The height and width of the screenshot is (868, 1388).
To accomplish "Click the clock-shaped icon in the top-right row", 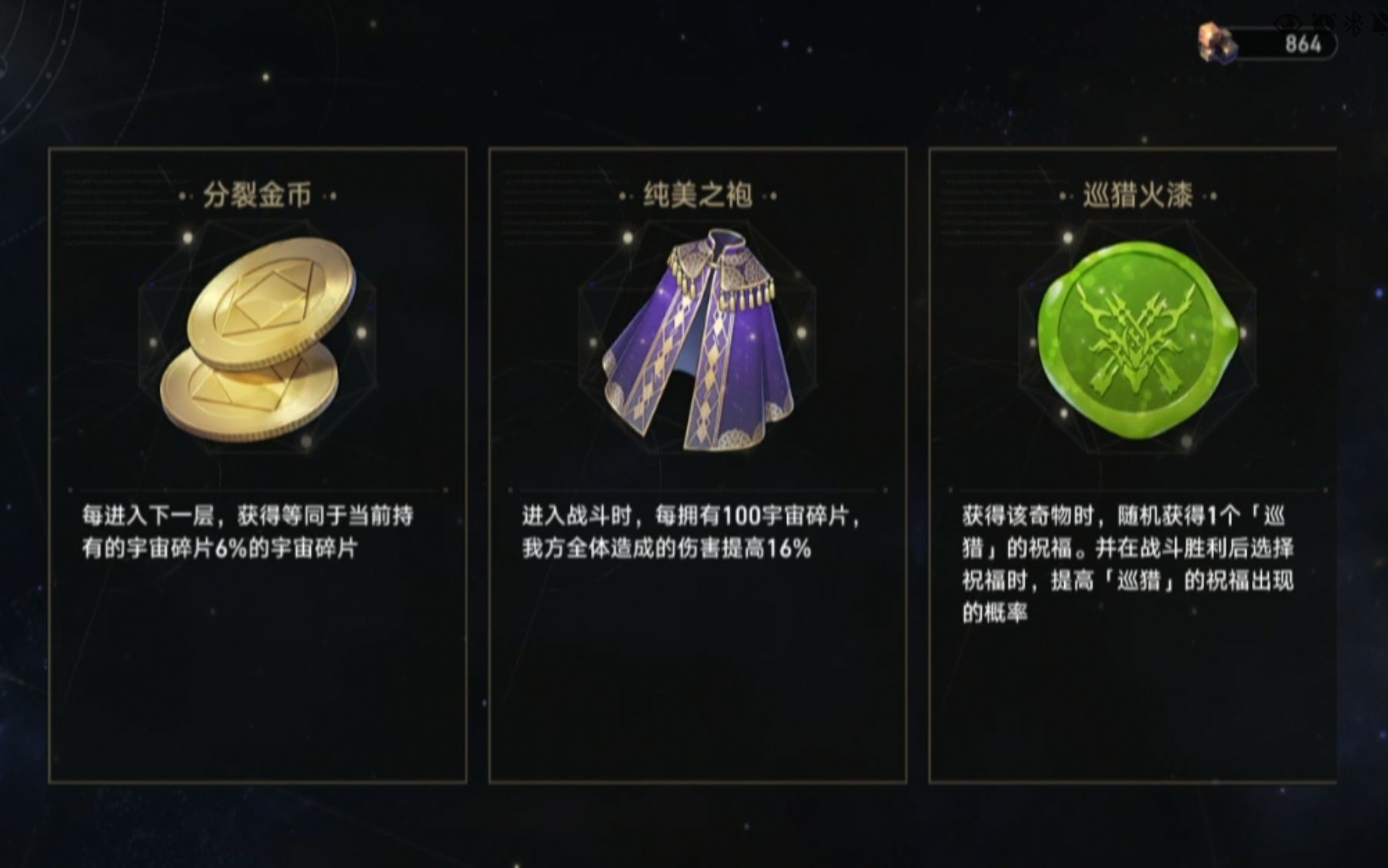I will (x=1322, y=22).
